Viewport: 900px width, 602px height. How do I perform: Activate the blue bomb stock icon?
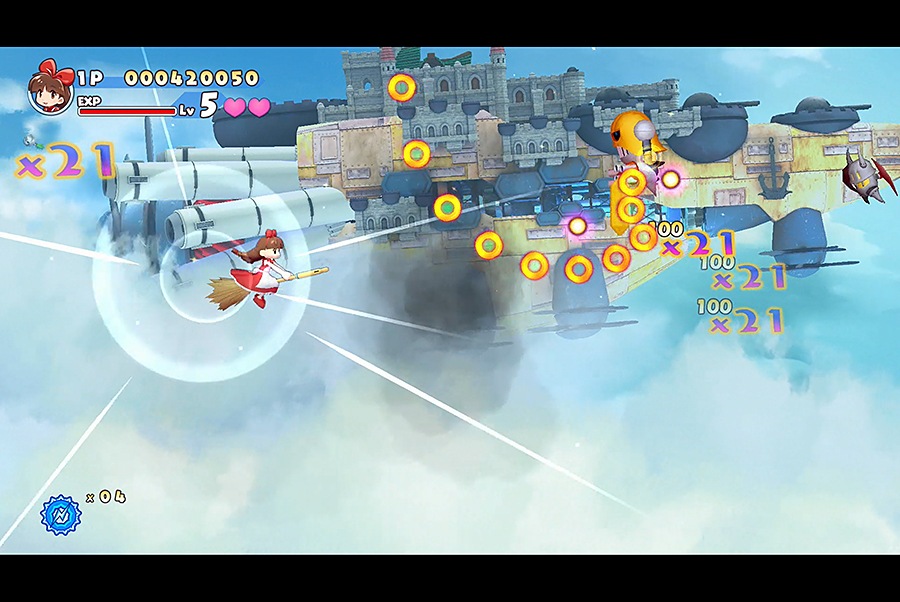[x=59, y=514]
